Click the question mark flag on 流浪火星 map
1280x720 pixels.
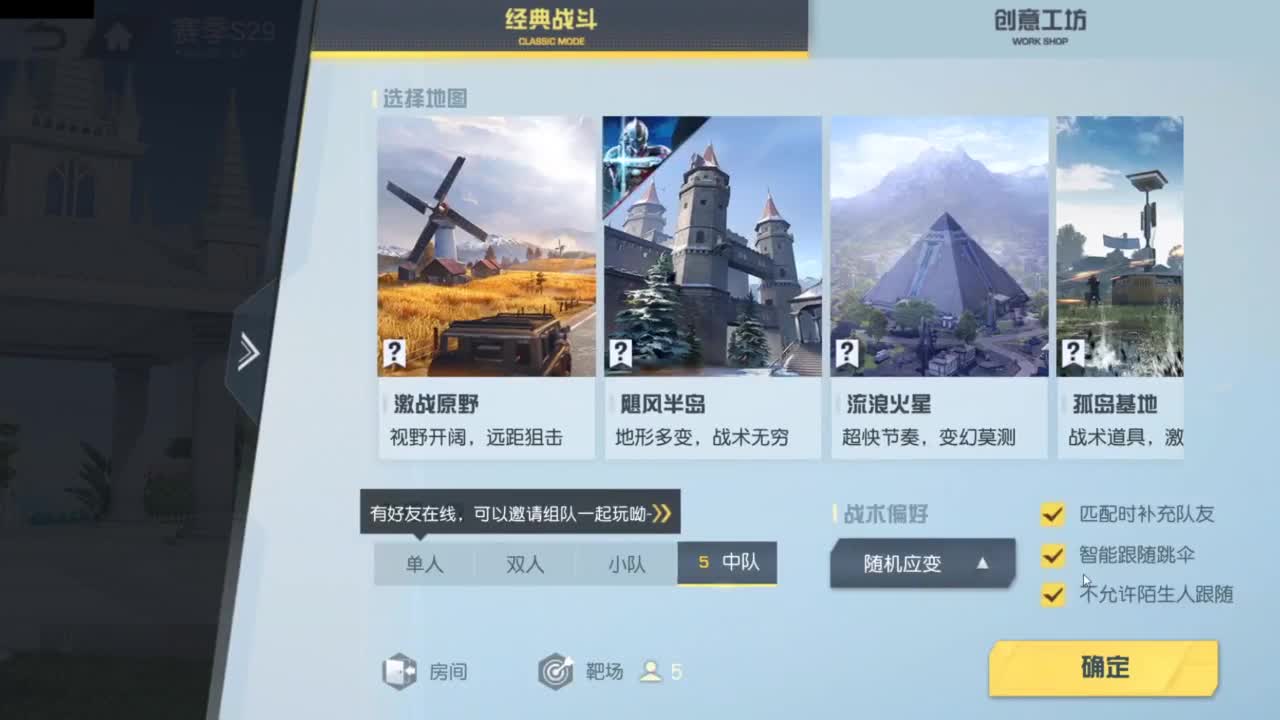847,351
